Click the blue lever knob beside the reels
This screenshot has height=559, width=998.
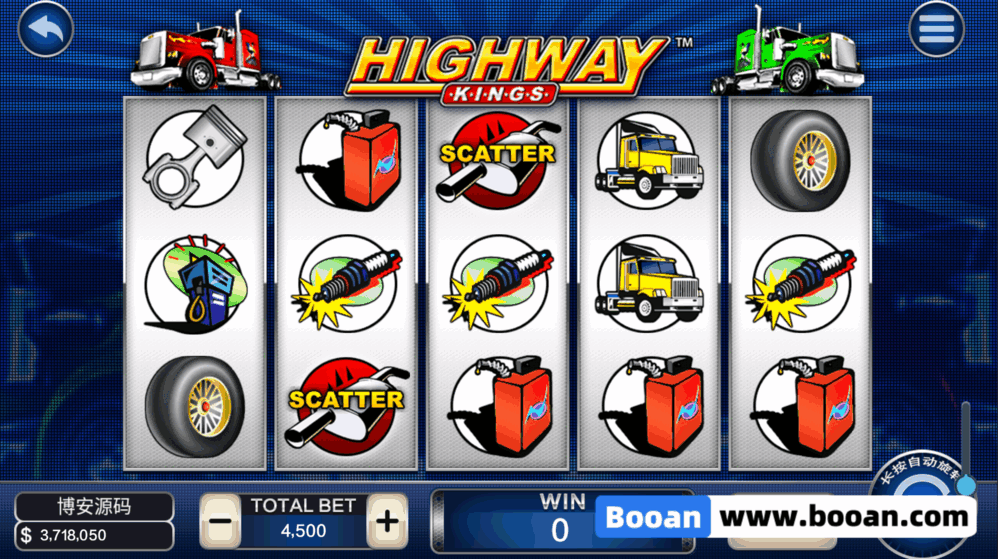point(965,485)
